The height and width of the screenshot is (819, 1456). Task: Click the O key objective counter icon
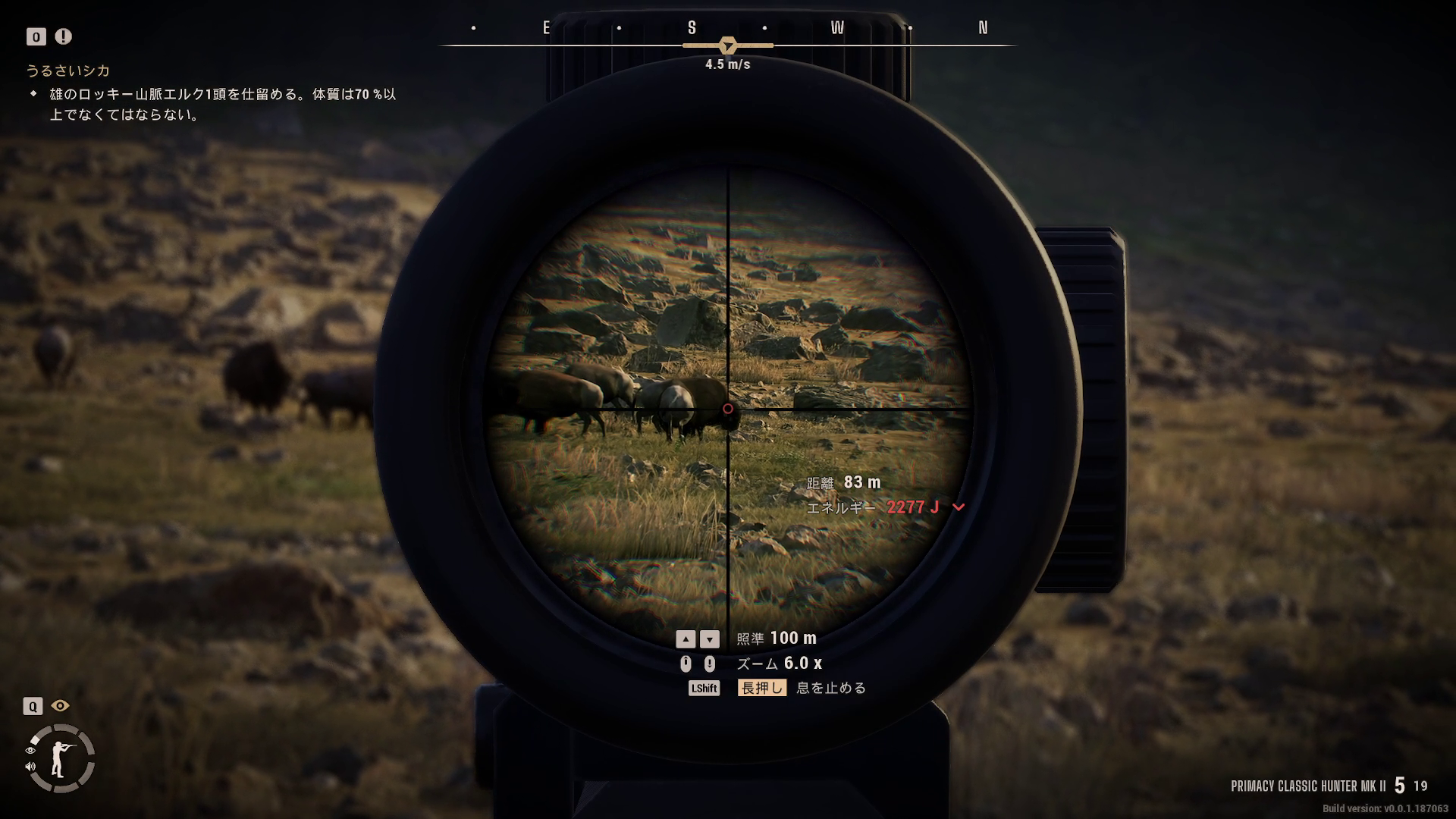click(x=35, y=36)
